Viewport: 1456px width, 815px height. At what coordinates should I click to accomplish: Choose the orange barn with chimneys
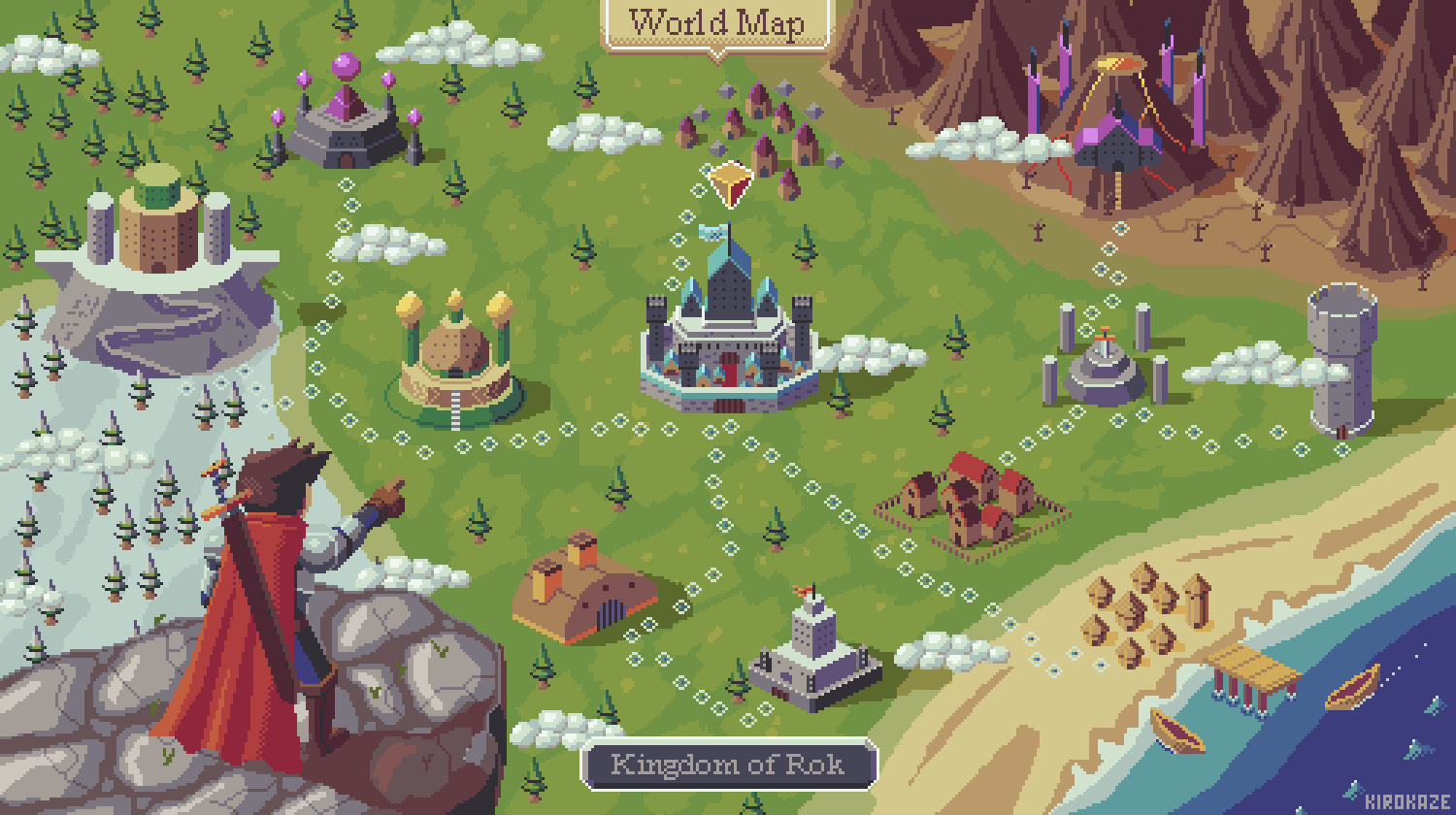(x=573, y=592)
